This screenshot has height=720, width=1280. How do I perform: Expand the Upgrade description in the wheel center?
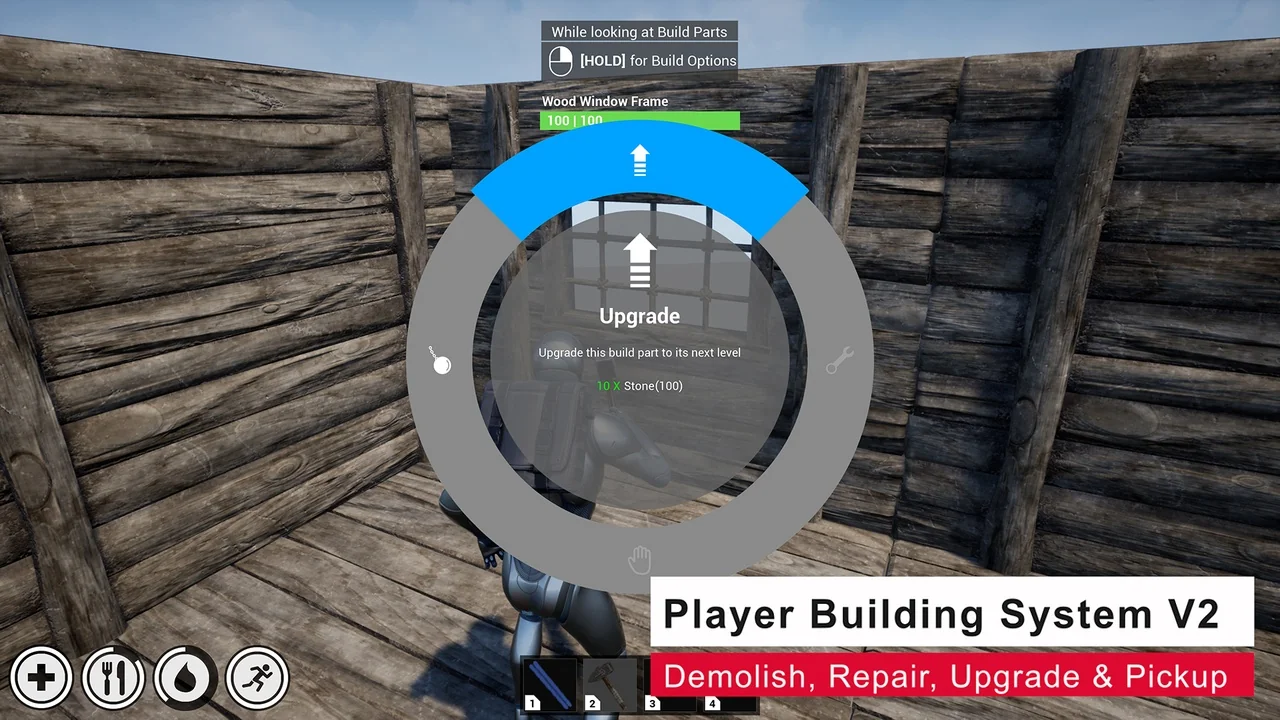pos(639,352)
